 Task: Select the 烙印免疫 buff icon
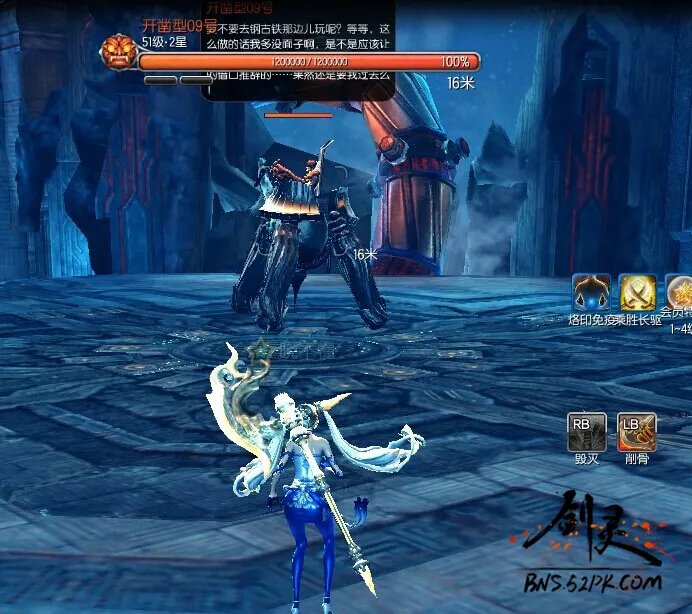tap(591, 293)
